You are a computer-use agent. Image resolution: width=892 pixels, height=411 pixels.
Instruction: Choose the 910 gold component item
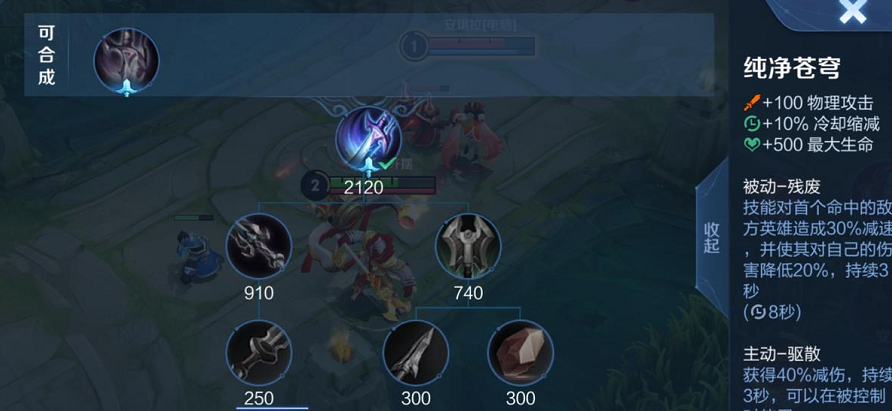259,247
